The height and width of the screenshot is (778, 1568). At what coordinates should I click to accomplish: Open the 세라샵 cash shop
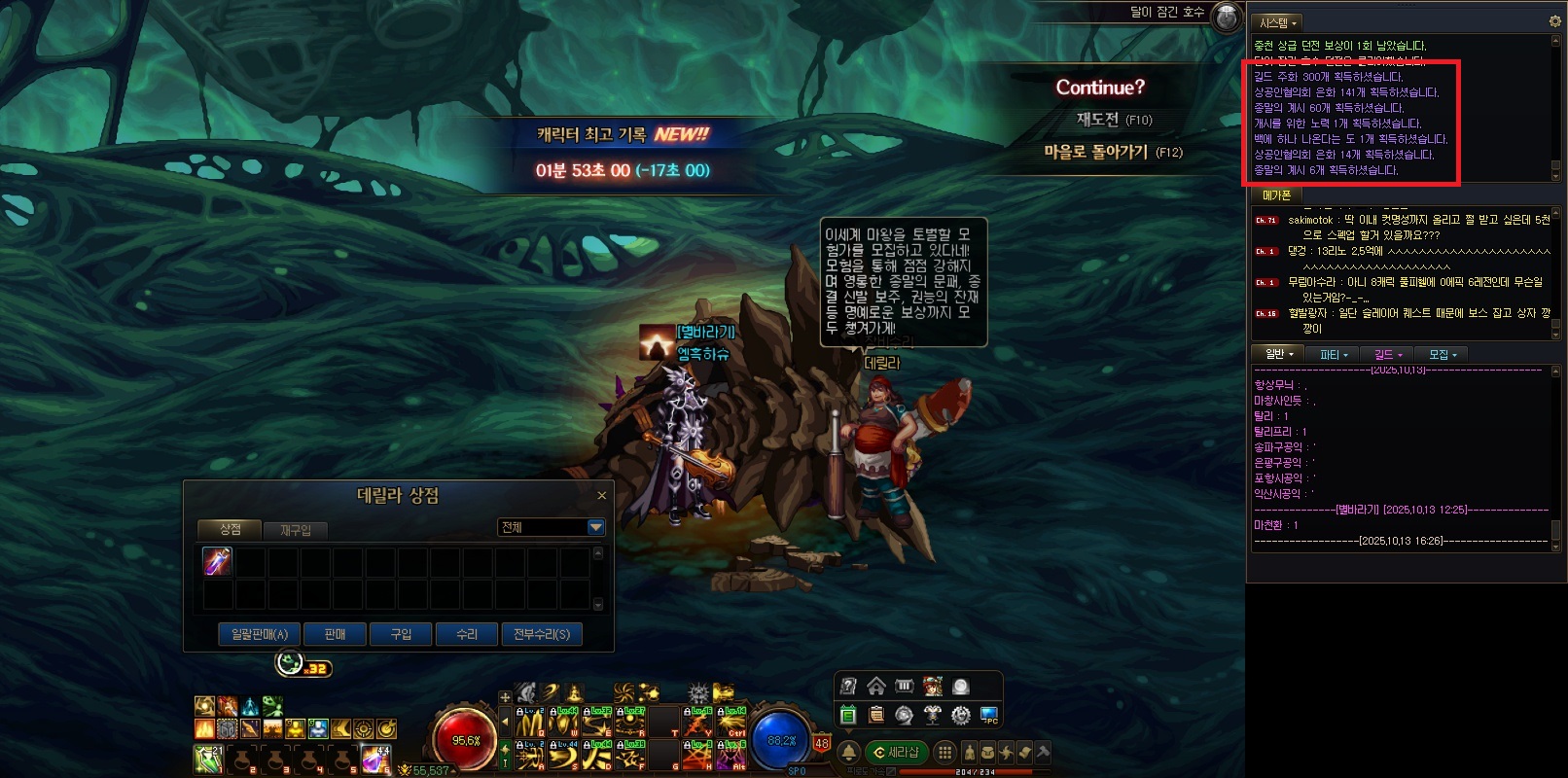point(897,752)
